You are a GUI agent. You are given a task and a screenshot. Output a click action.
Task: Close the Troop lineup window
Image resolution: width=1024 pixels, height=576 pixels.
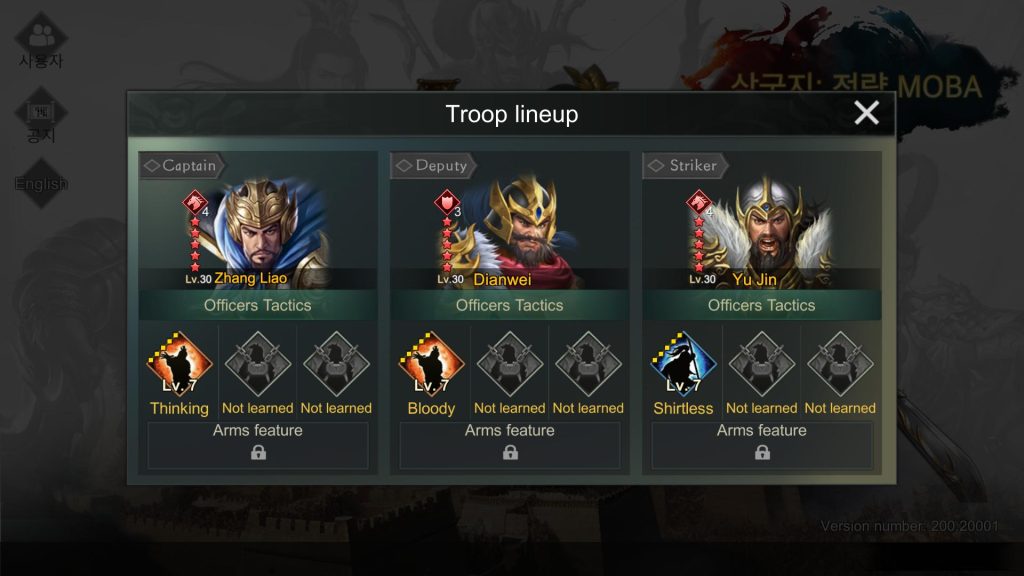pos(866,113)
